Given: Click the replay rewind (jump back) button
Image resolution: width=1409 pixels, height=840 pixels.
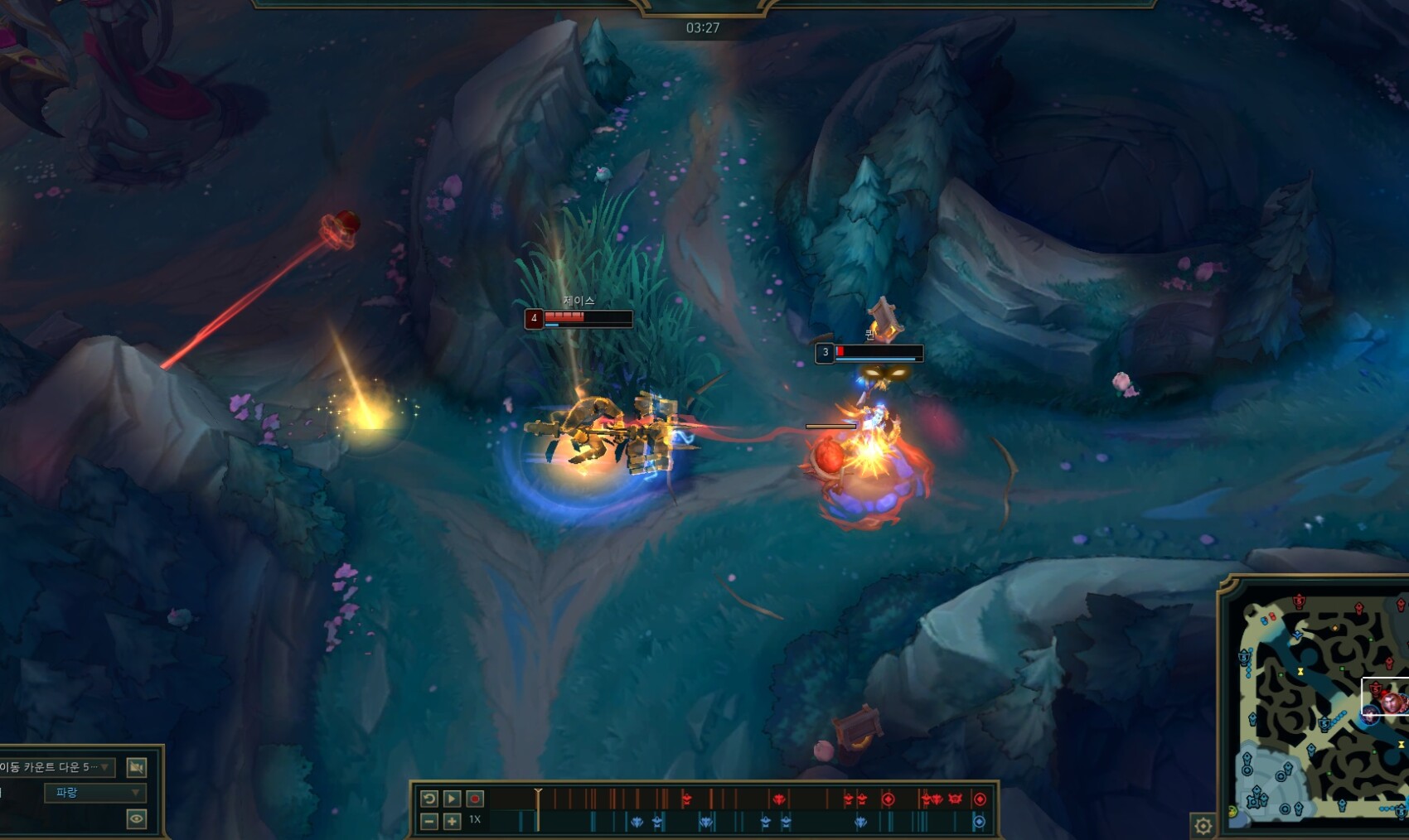Looking at the screenshot, I should [x=429, y=799].
